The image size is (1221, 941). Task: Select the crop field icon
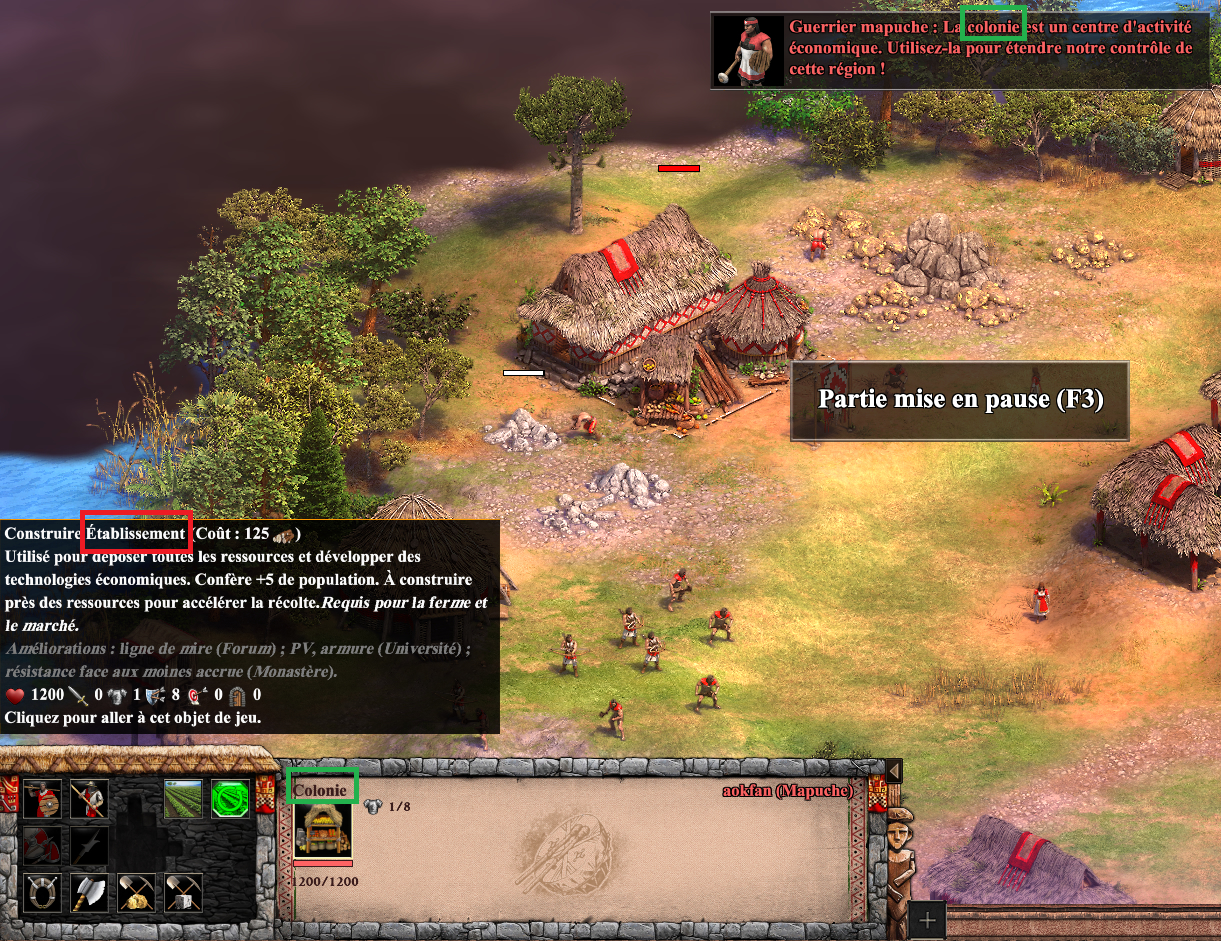pos(183,798)
